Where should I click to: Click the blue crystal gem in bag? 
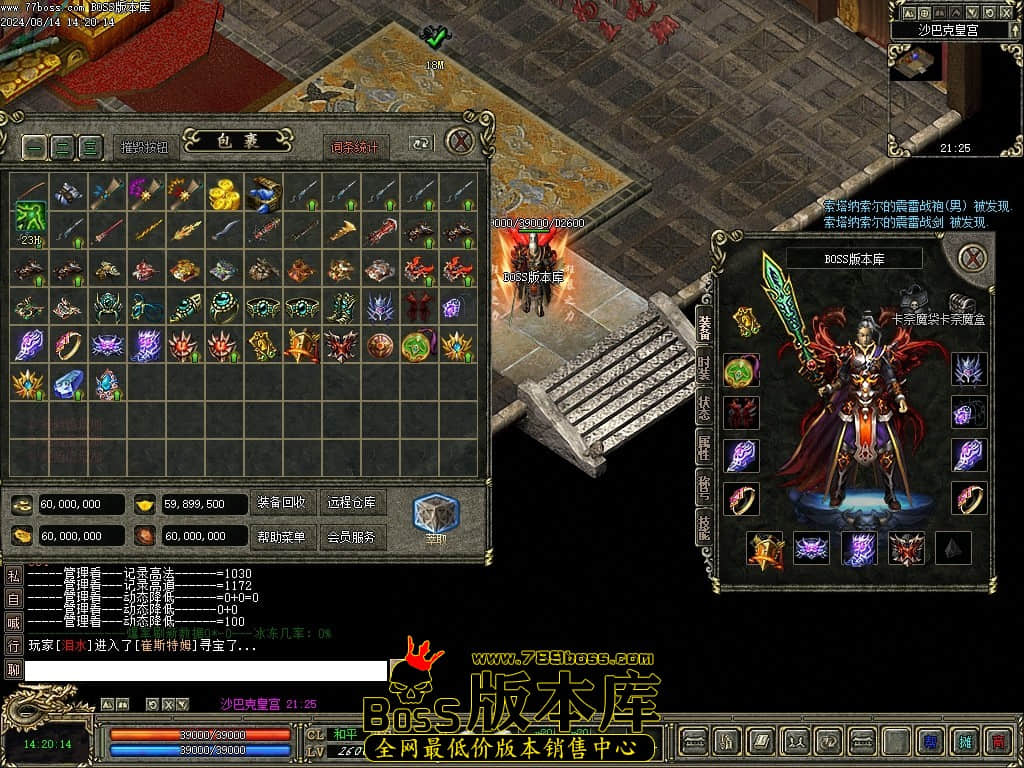coord(67,384)
